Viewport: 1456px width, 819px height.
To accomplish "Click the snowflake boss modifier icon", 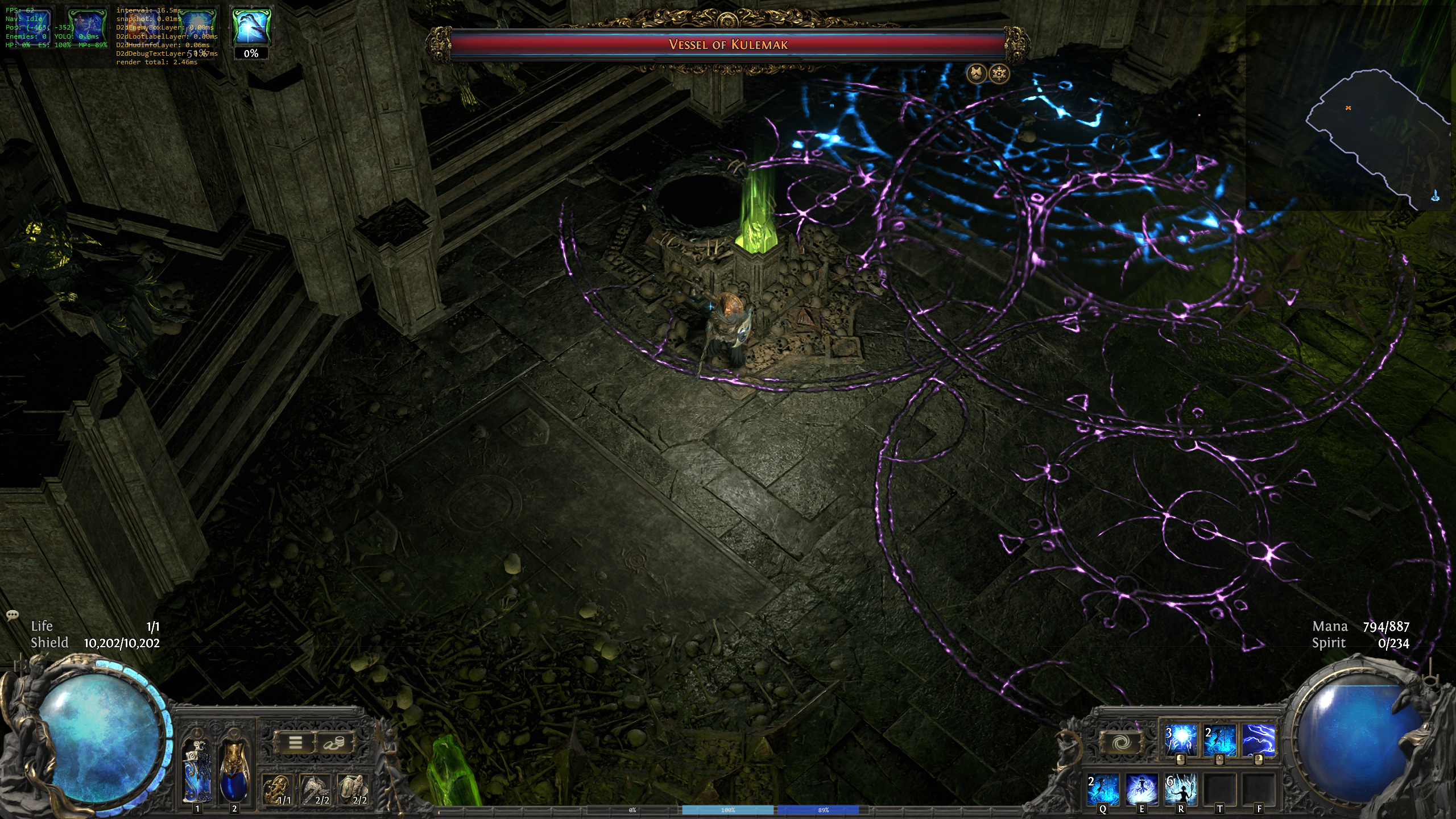I will (999, 74).
